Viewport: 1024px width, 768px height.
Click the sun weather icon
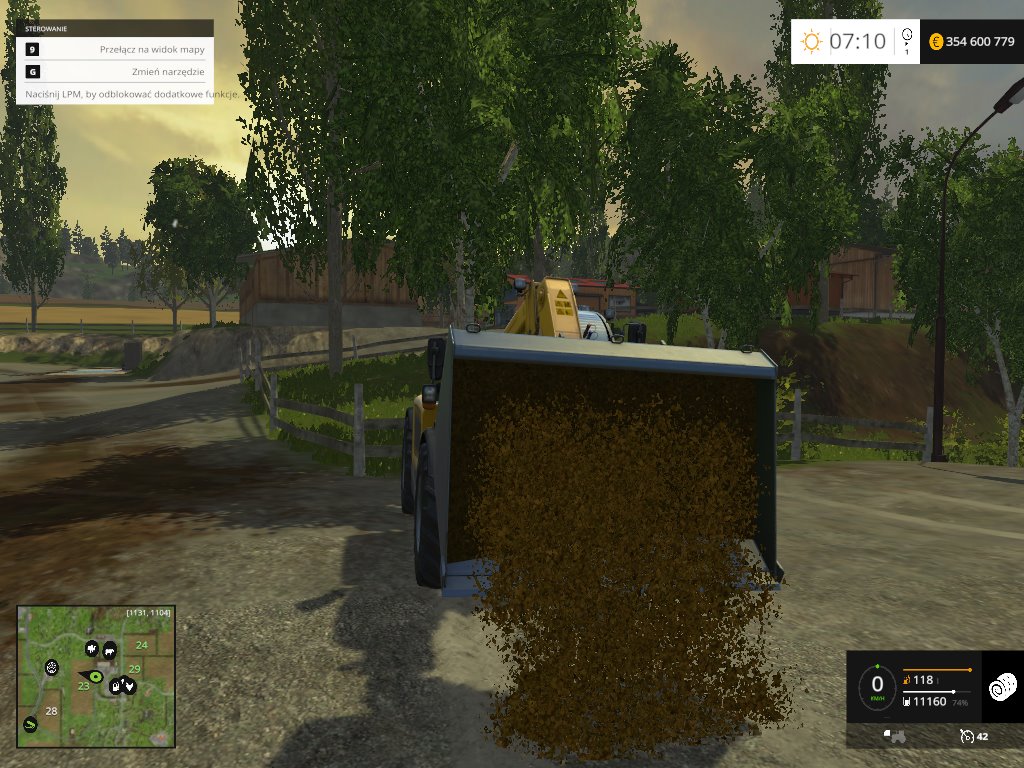tap(811, 41)
